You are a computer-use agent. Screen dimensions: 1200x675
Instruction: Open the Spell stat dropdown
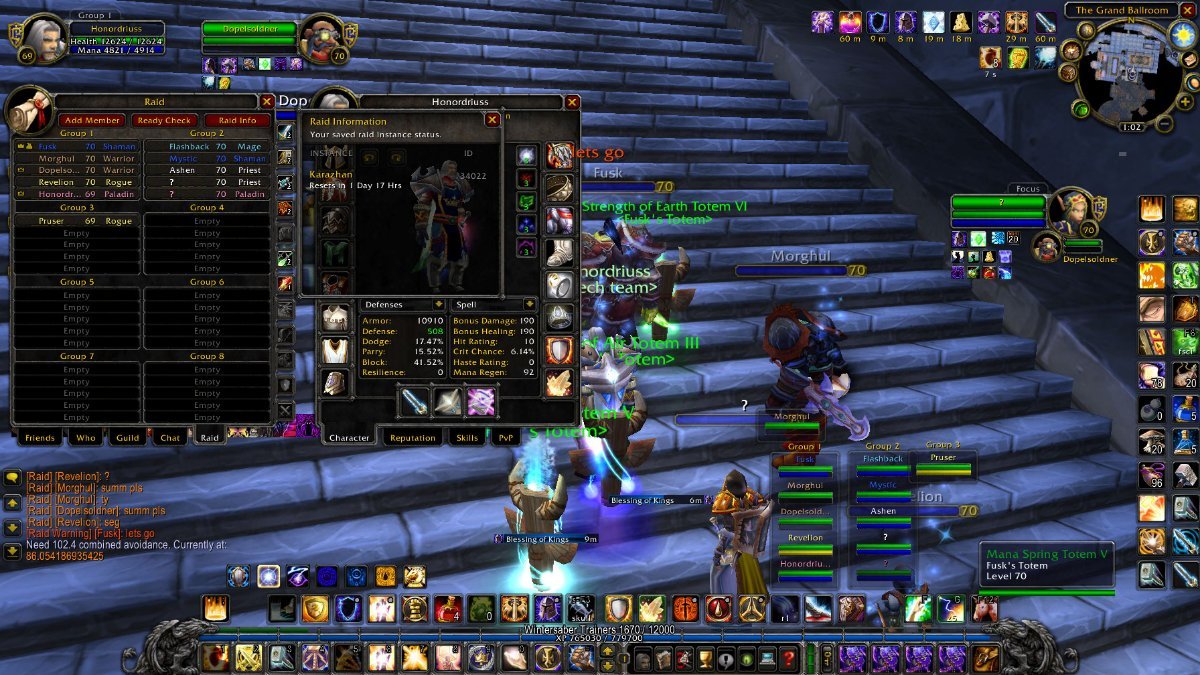point(529,304)
